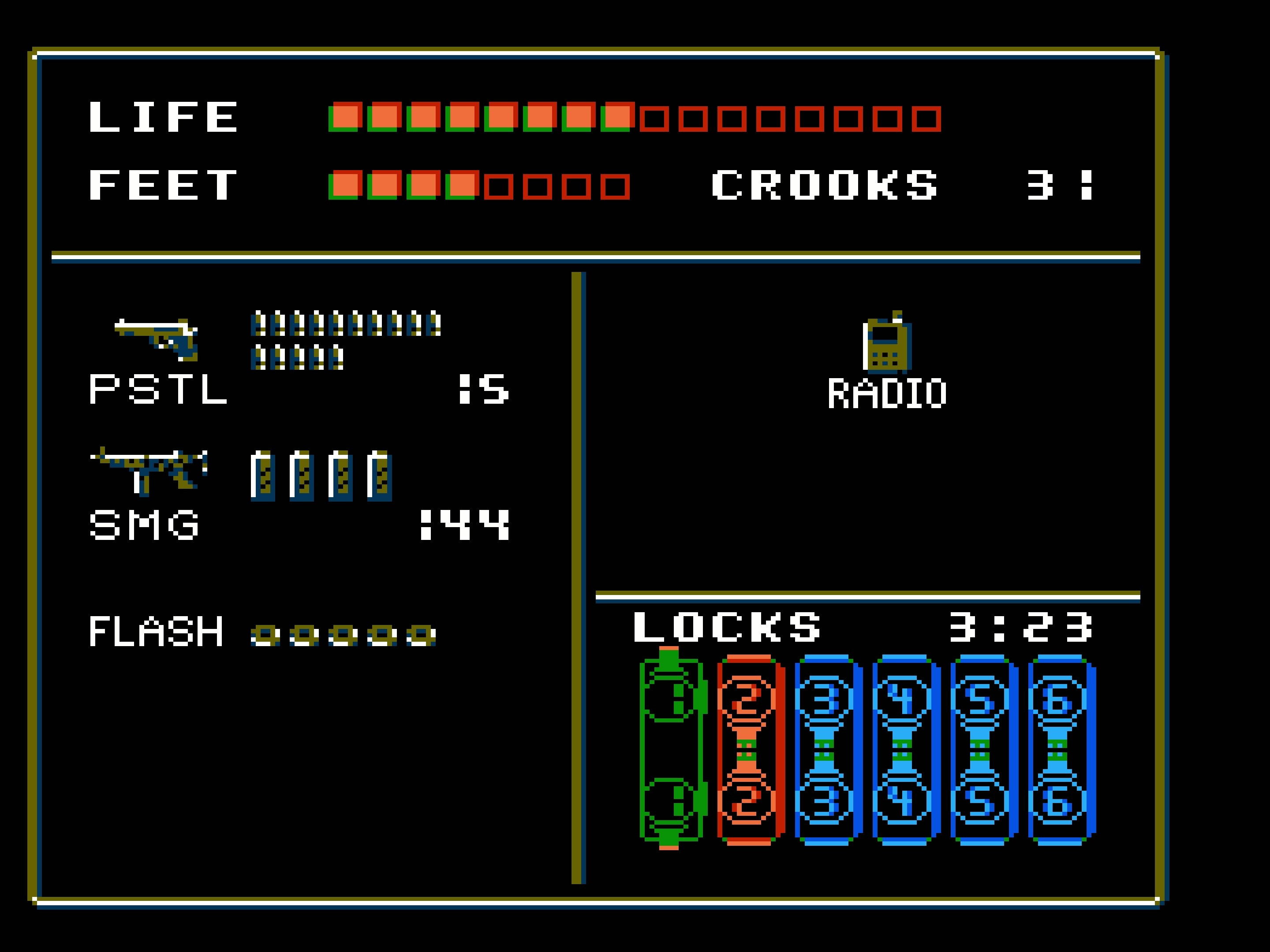Image resolution: width=1270 pixels, height=952 pixels.
Task: Select lock number 1 in the LOCKS panel
Action: click(672, 746)
